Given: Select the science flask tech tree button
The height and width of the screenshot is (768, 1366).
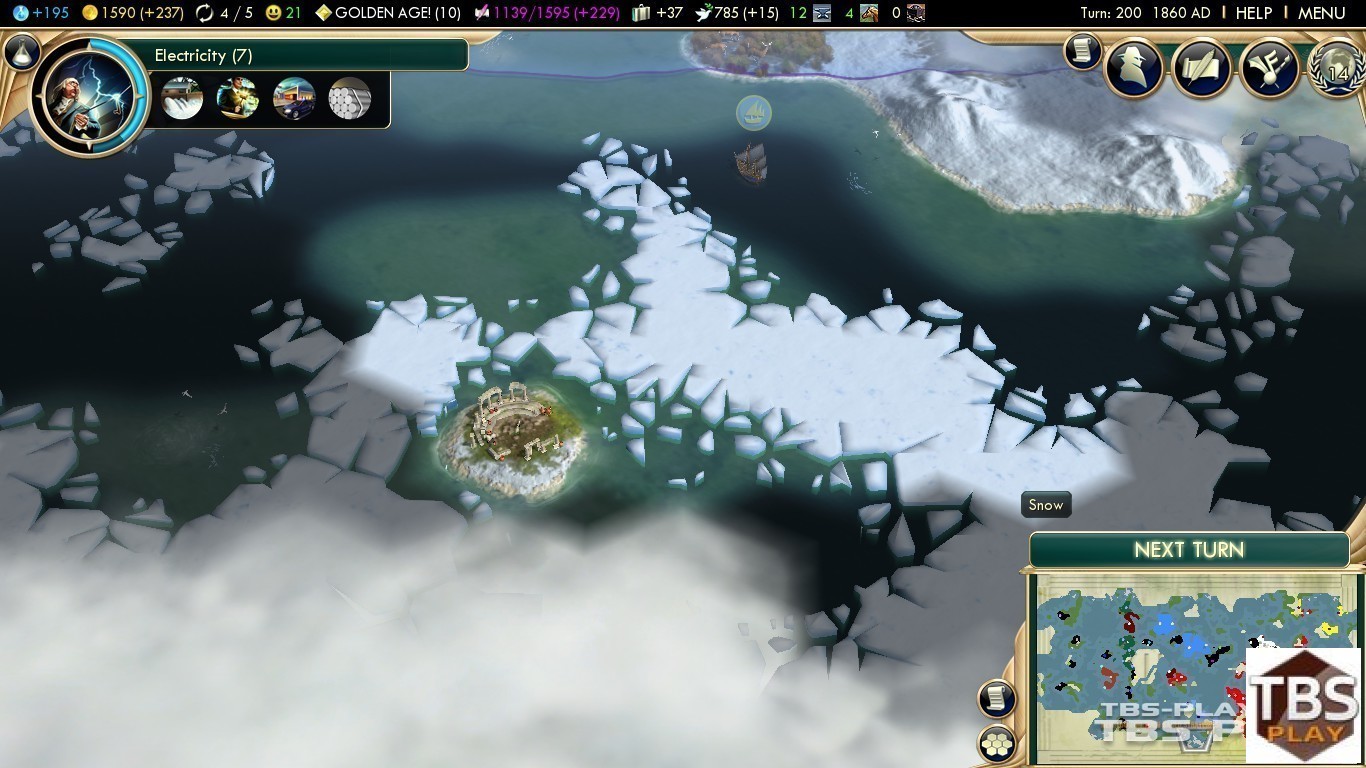Looking at the screenshot, I should [x=21, y=52].
